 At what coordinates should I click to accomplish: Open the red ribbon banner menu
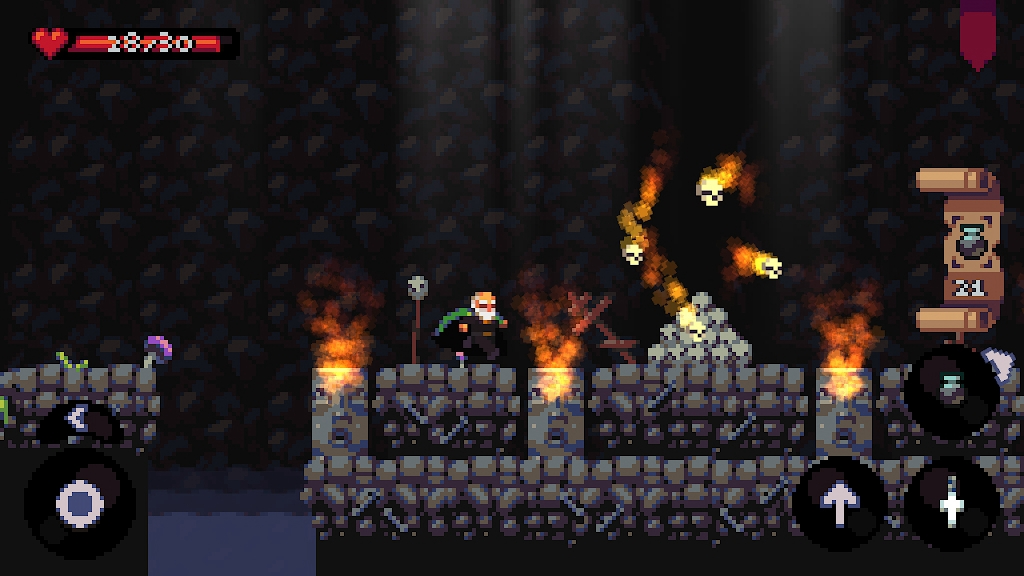[977, 30]
